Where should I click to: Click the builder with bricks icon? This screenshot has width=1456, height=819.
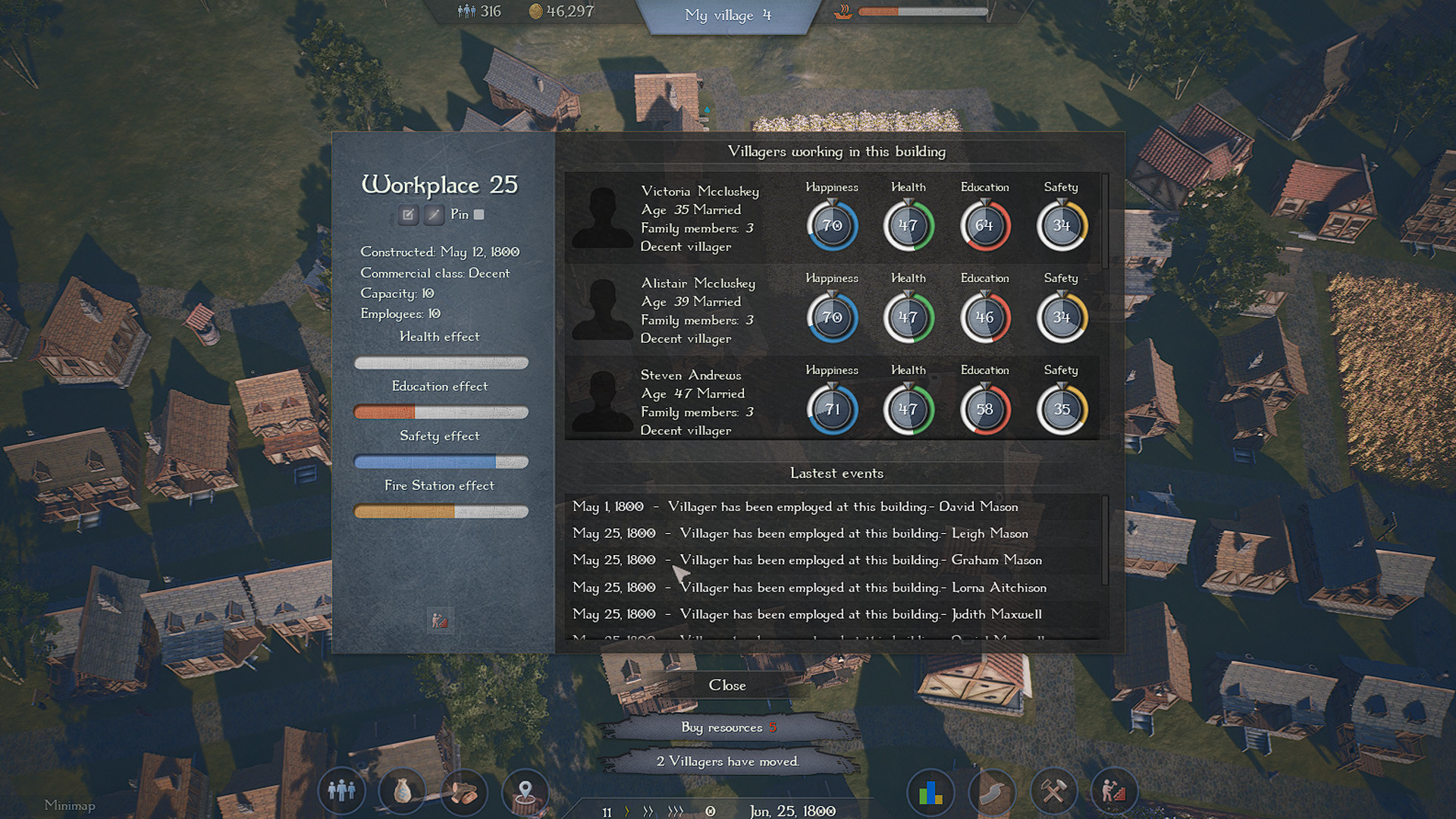(x=1112, y=791)
